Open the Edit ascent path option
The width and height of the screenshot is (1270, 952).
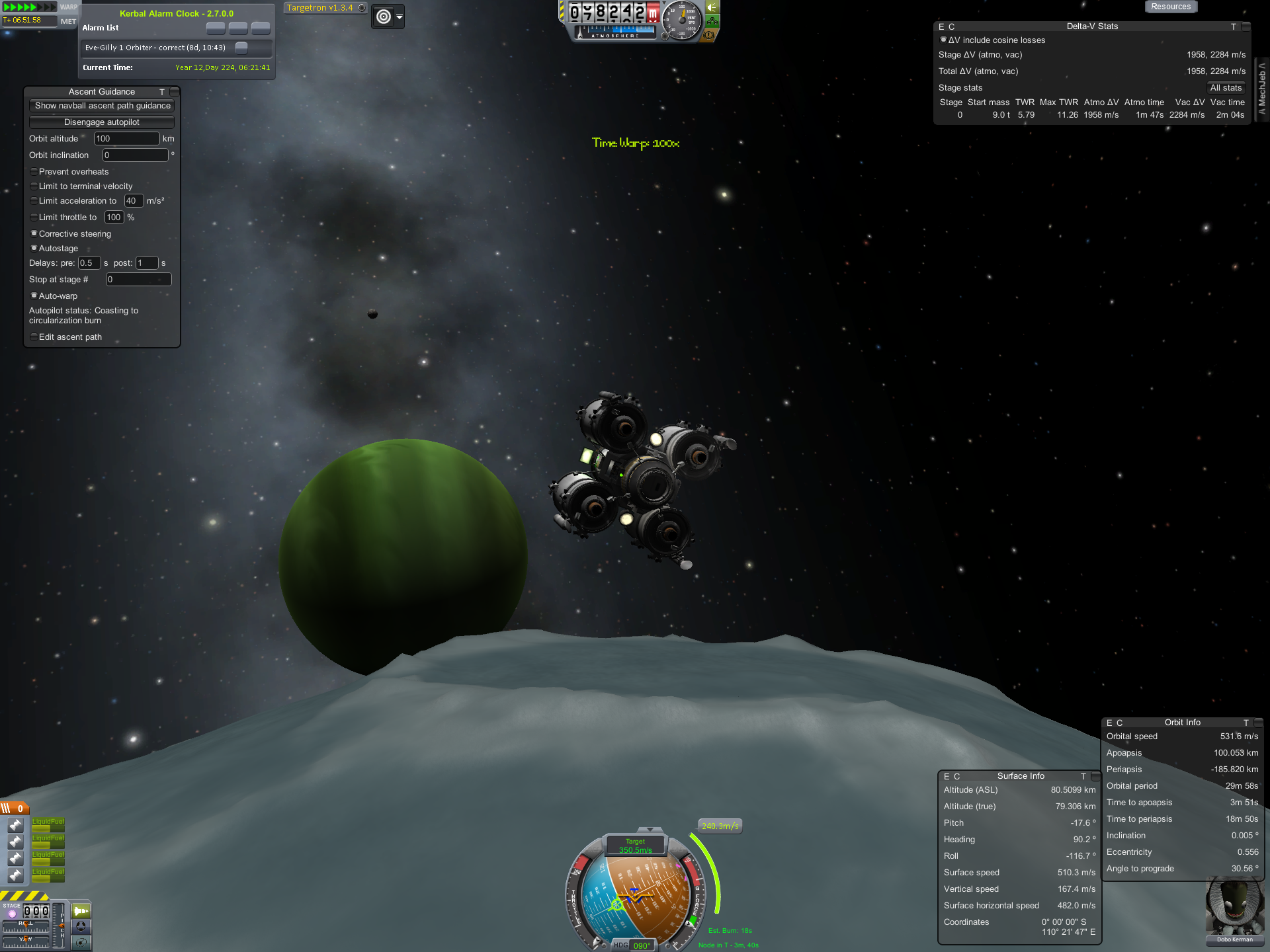click(34, 337)
